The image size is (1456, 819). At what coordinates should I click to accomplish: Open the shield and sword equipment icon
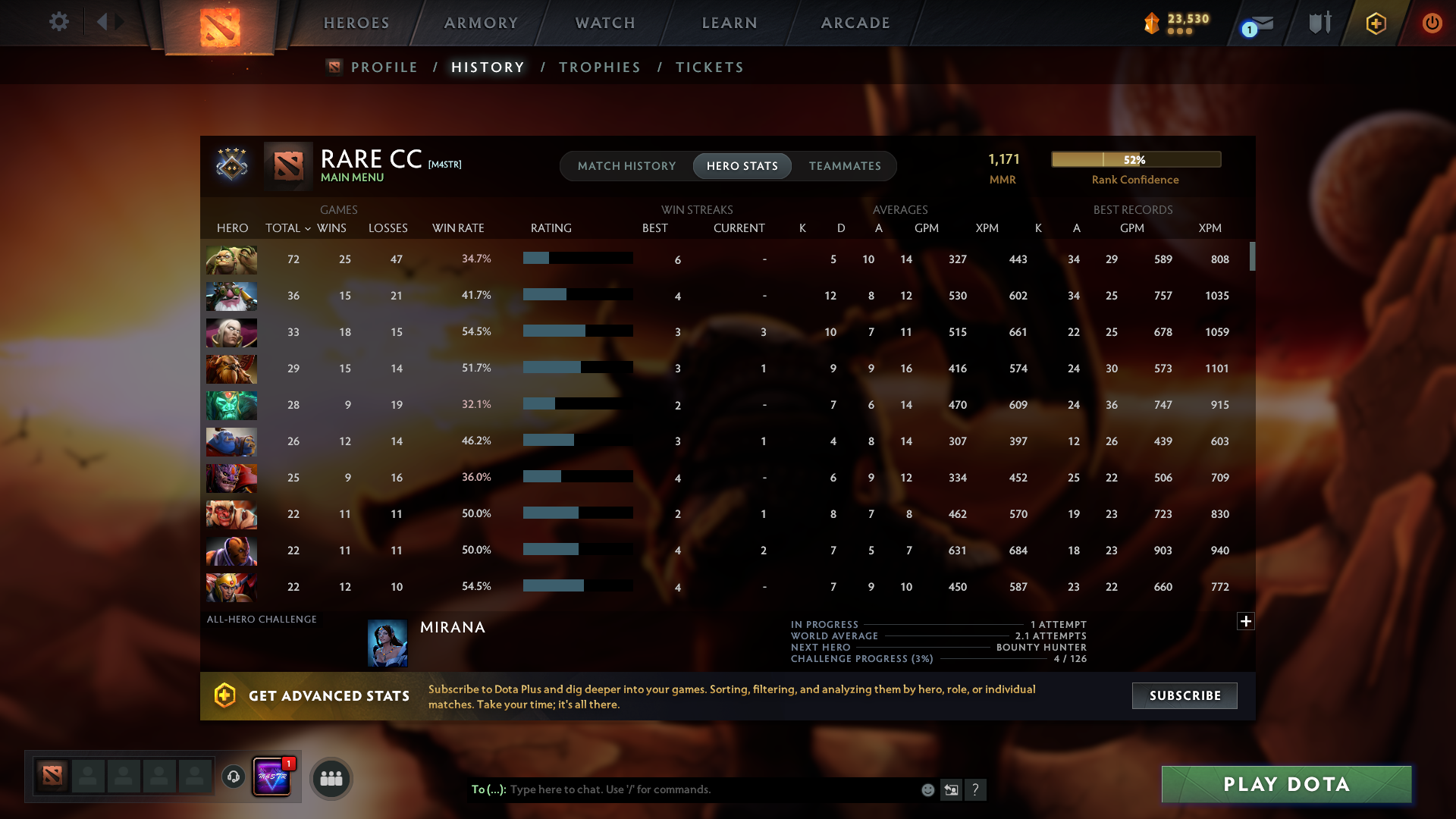coord(1319,24)
